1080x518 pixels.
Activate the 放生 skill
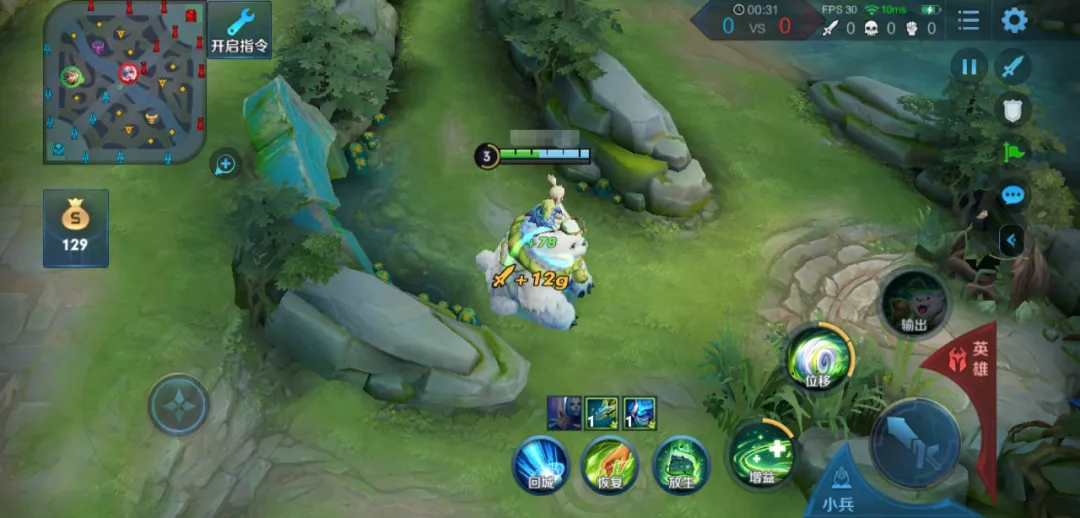coord(681,464)
